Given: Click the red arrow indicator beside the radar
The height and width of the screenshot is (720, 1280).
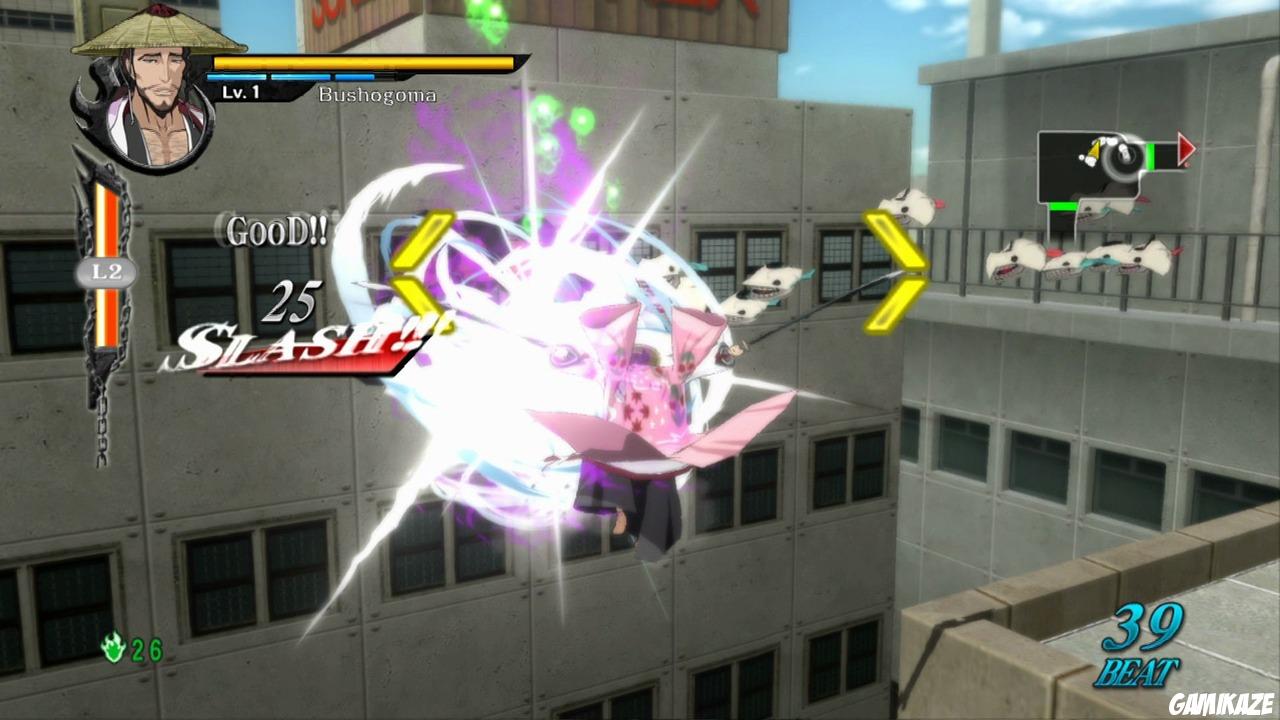Looking at the screenshot, I should click(1187, 148).
